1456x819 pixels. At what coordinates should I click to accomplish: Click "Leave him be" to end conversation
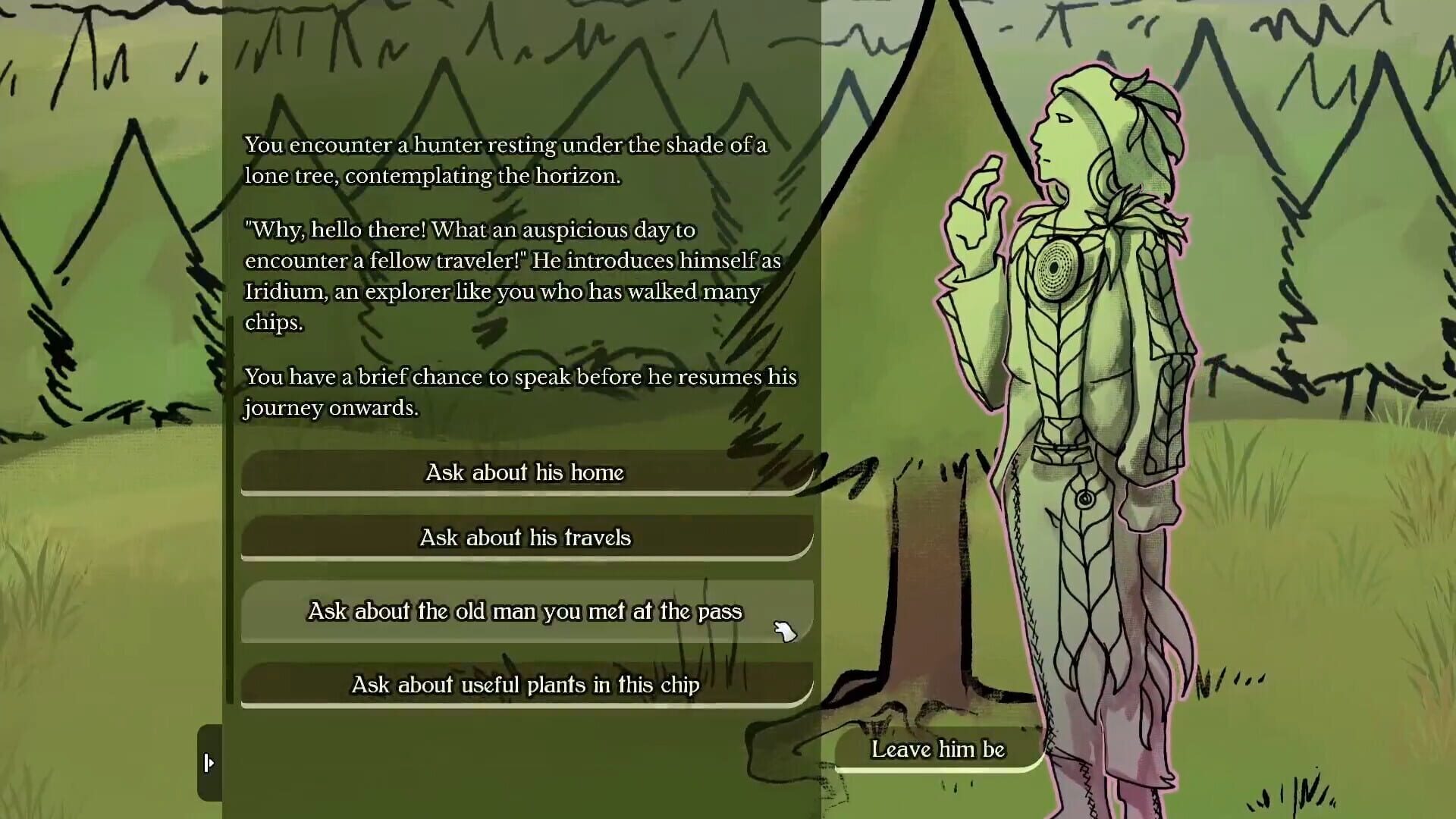[x=939, y=750]
